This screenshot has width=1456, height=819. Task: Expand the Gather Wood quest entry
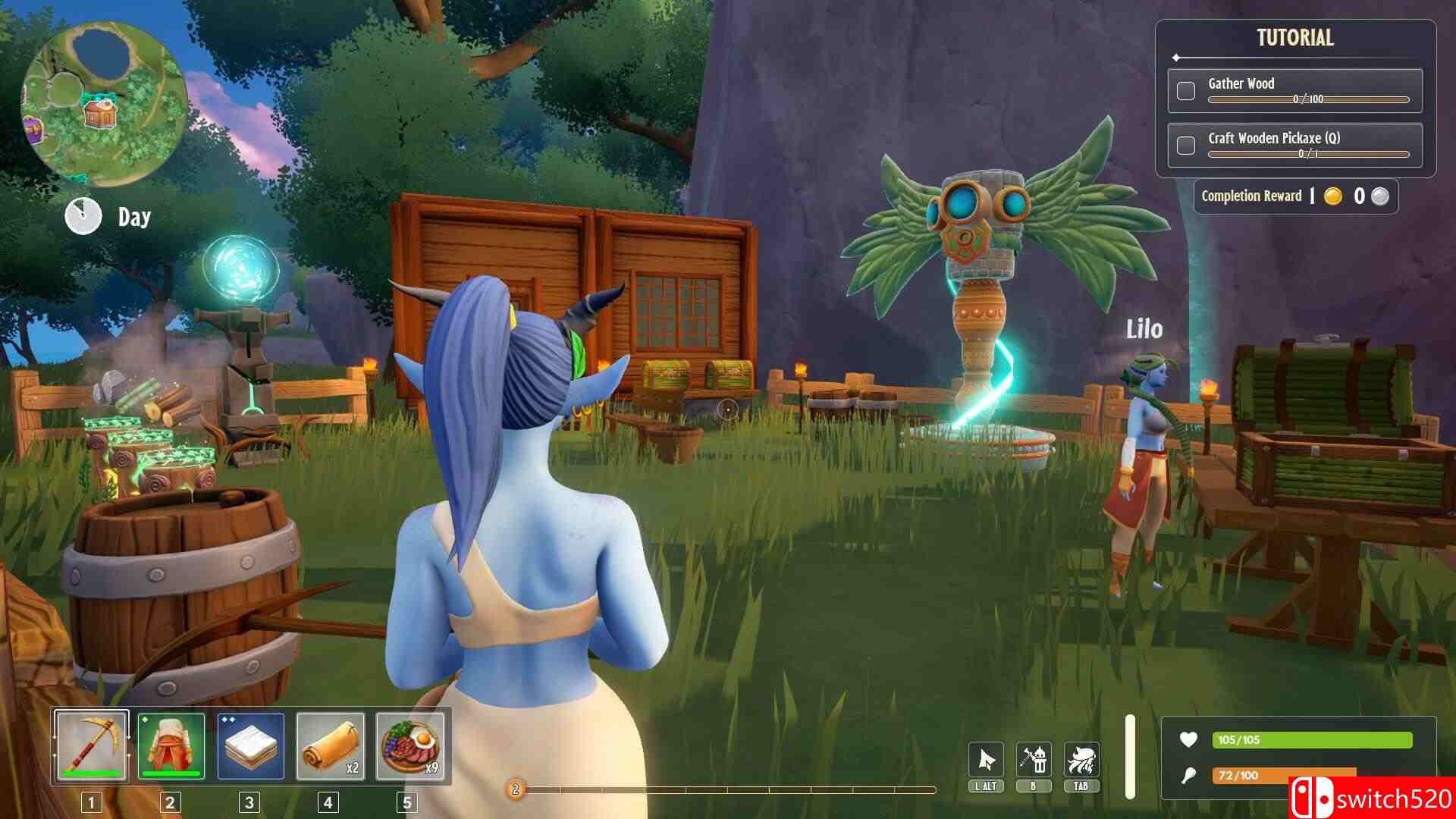pyautogui.click(x=1241, y=83)
